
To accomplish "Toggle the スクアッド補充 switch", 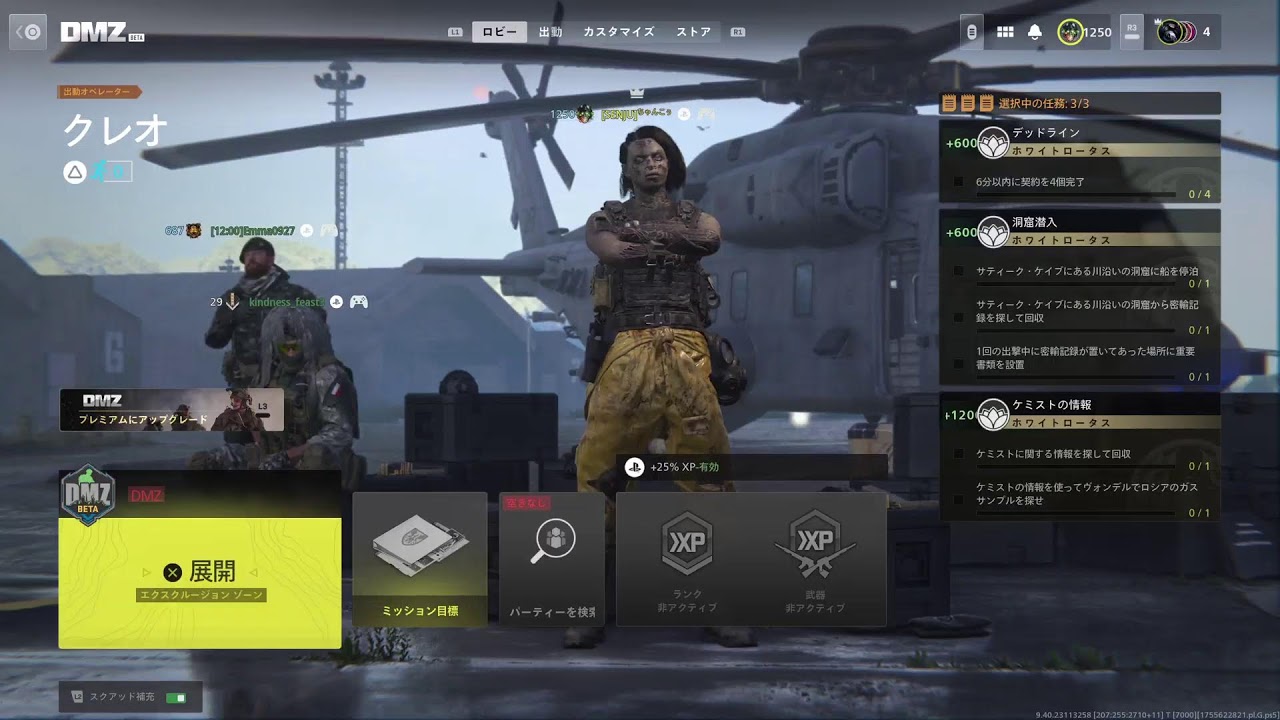I will 176,697.
